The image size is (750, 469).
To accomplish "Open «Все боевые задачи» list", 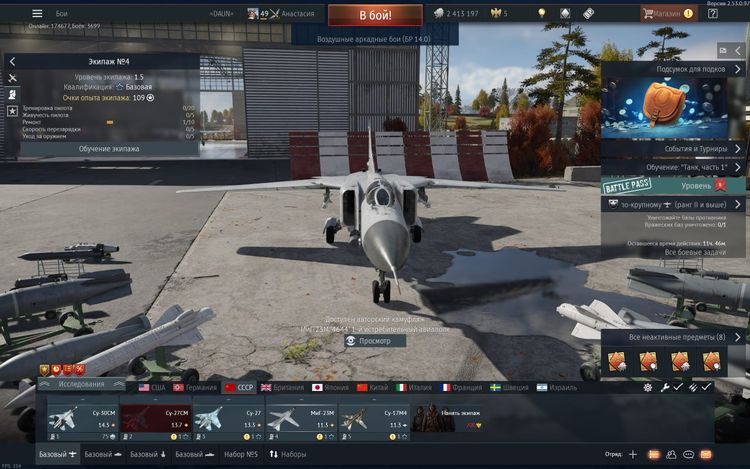I will 672,252.
